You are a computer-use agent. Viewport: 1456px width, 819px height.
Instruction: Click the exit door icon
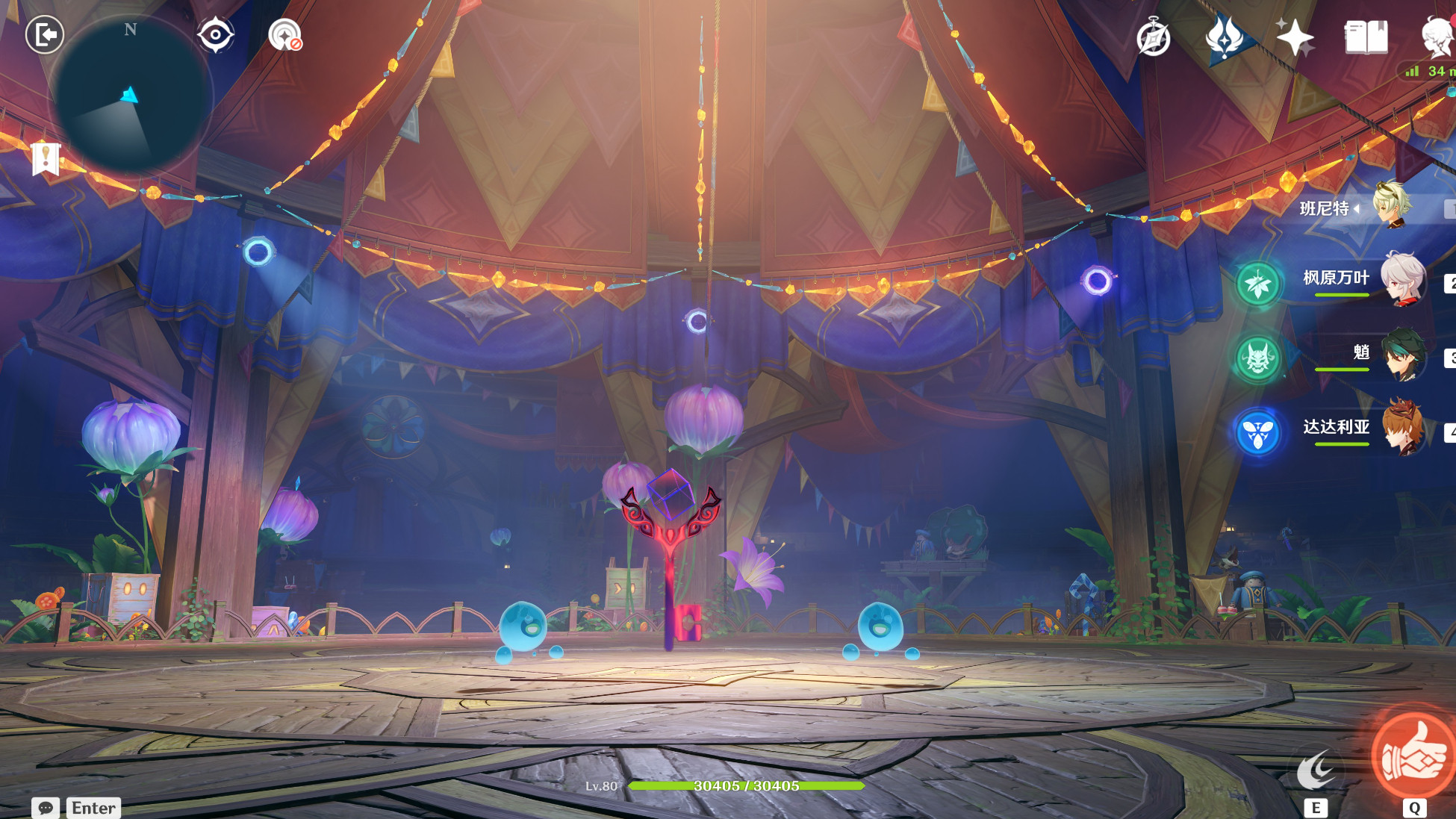click(45, 34)
